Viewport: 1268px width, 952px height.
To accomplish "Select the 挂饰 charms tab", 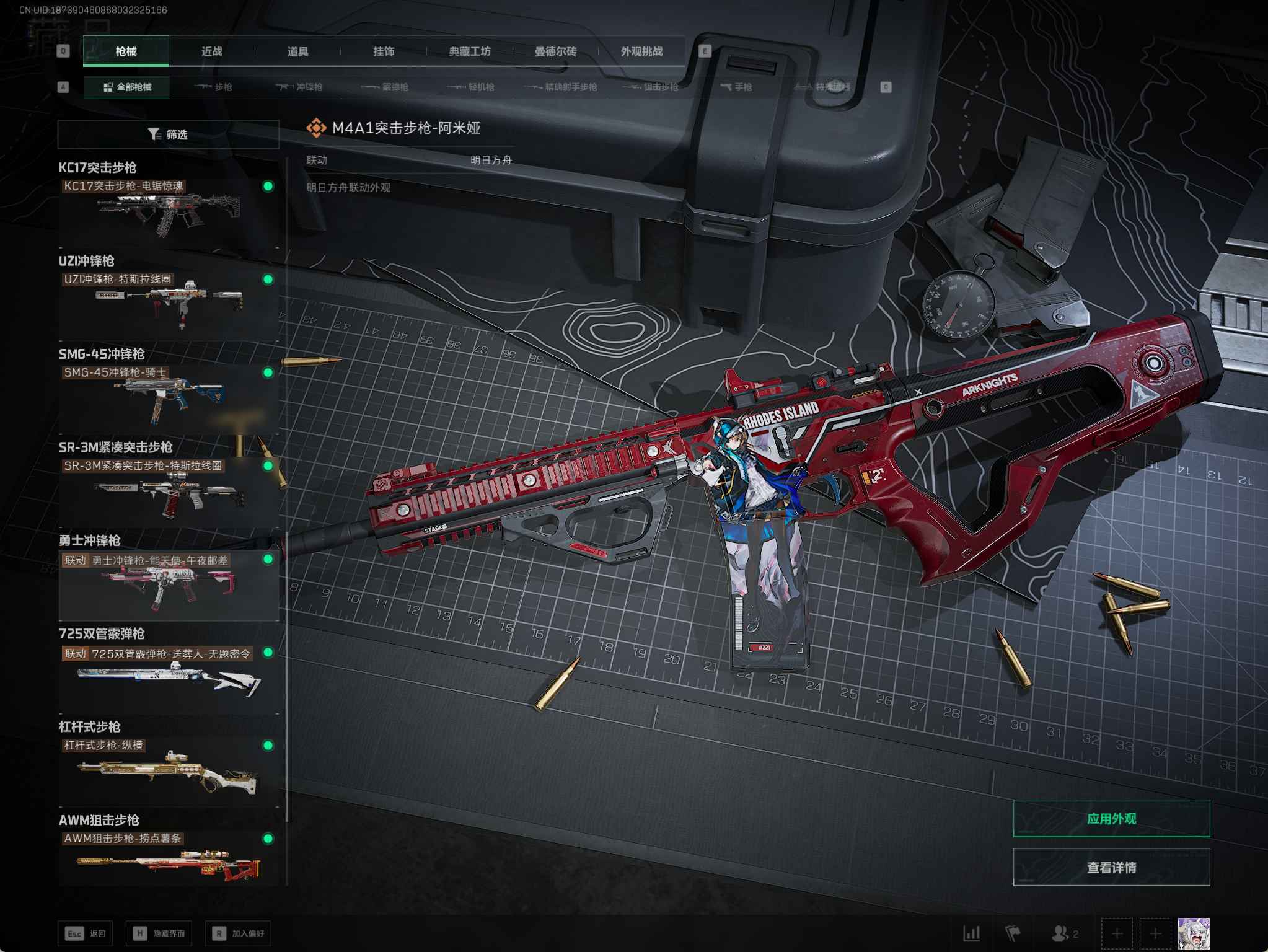I will click(384, 51).
